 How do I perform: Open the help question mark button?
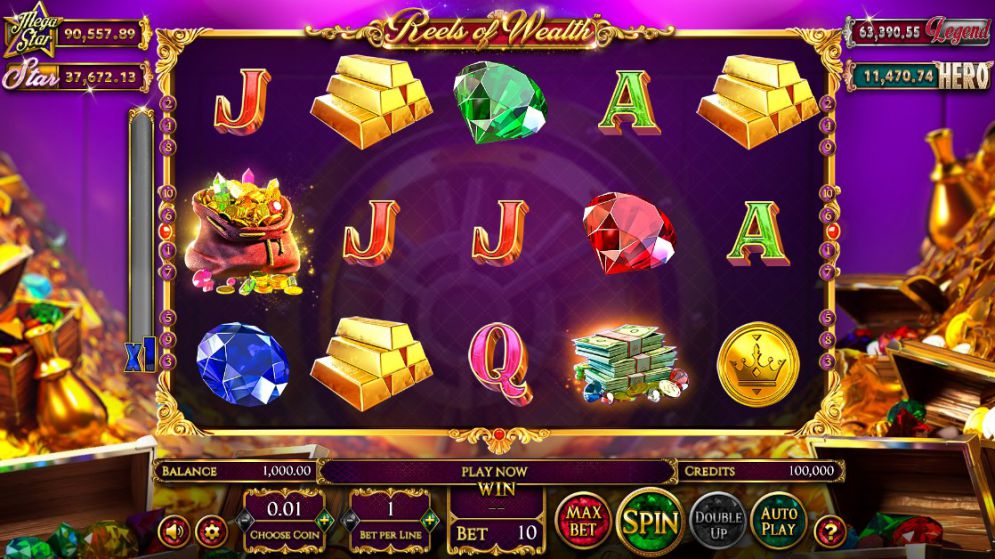tap(829, 528)
